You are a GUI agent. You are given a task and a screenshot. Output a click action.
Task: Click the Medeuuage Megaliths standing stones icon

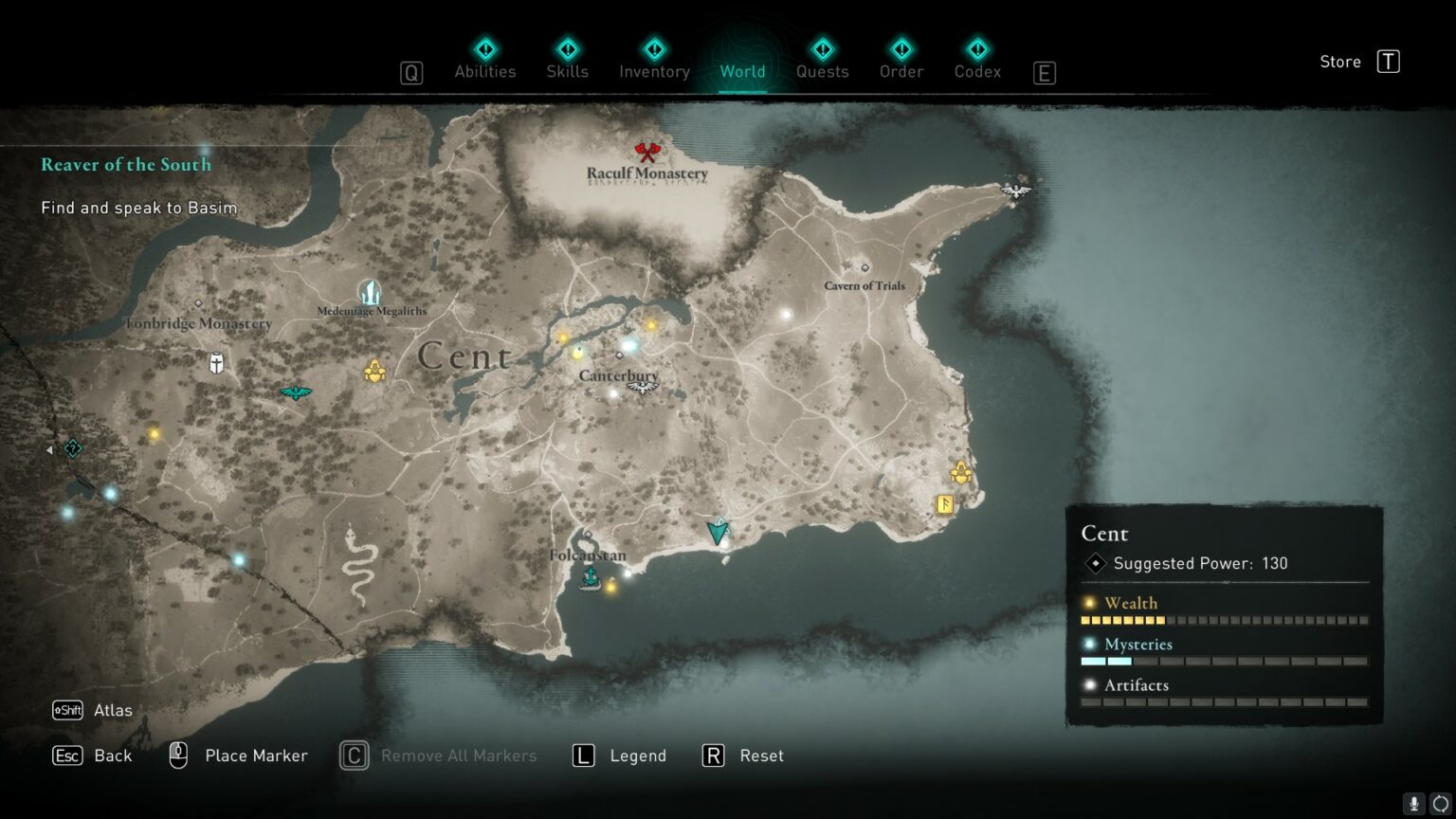pyautogui.click(x=369, y=293)
